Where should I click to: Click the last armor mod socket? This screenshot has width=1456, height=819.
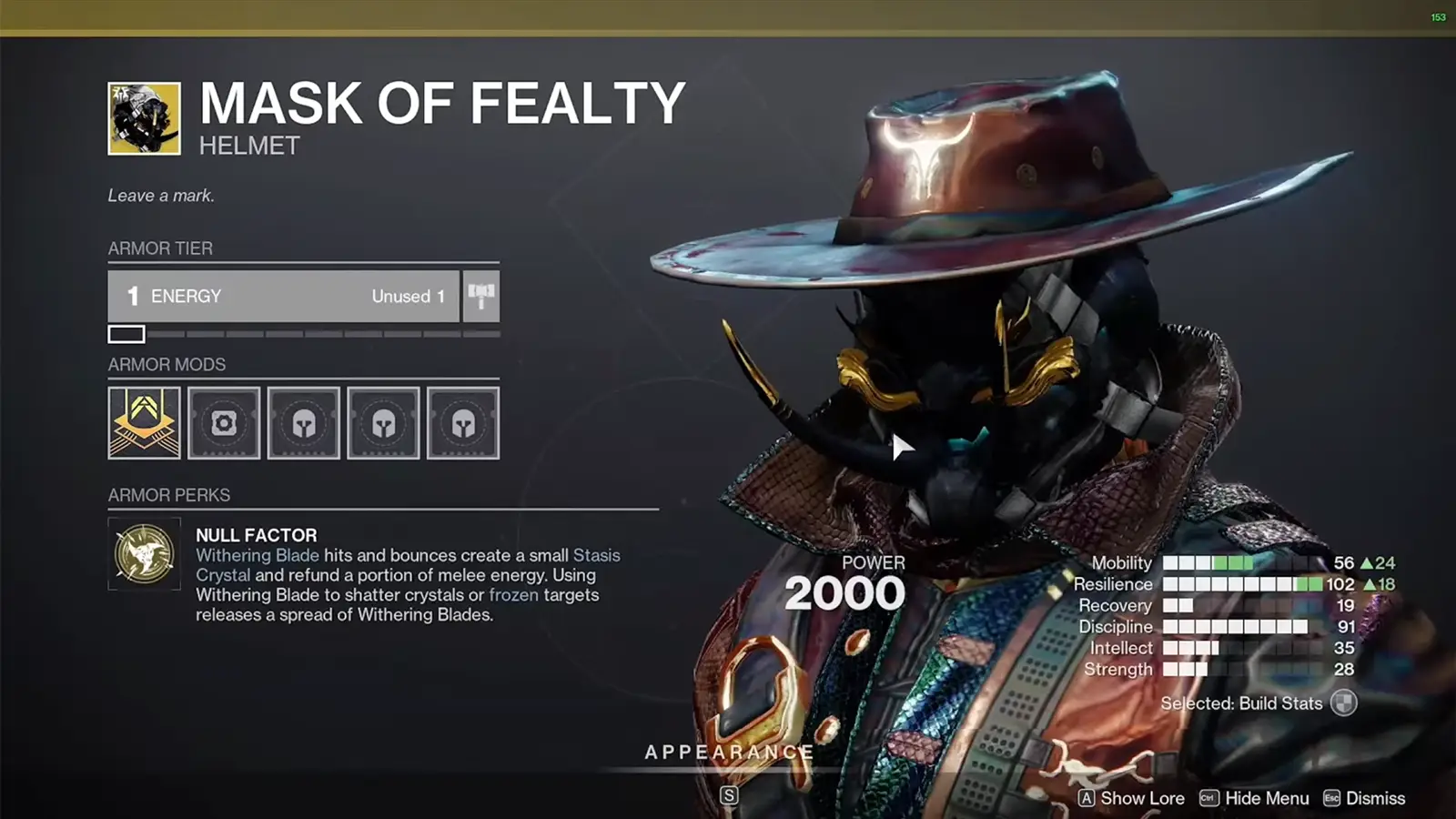click(463, 422)
